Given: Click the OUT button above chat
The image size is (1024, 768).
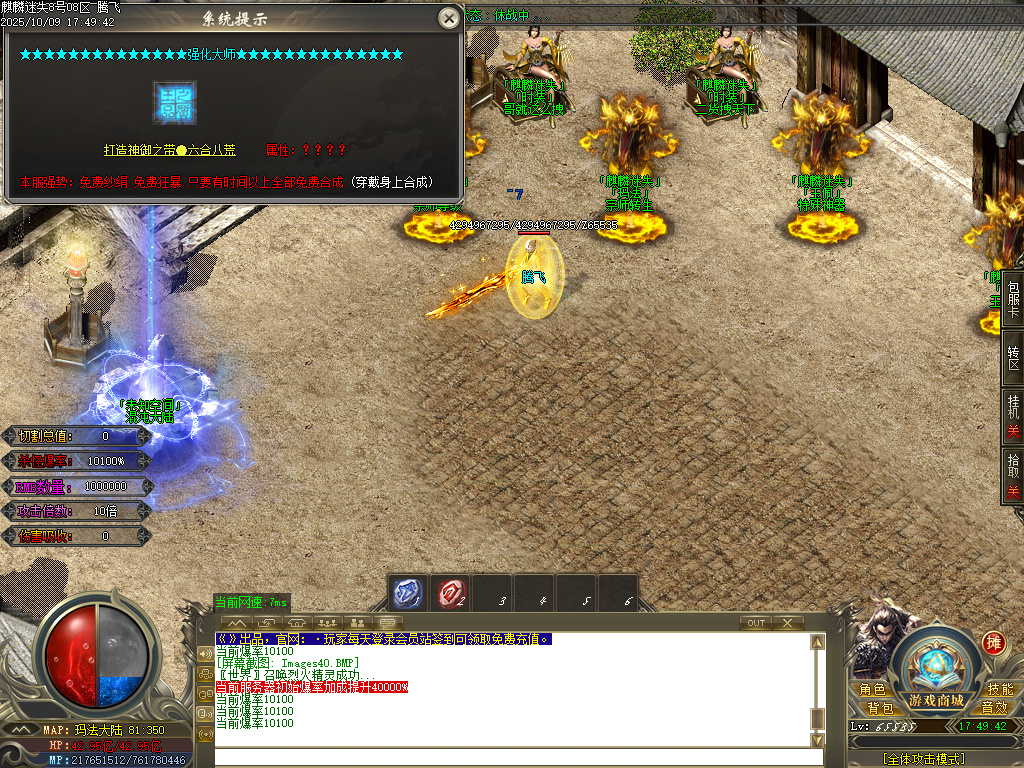Looking at the screenshot, I should click(756, 623).
